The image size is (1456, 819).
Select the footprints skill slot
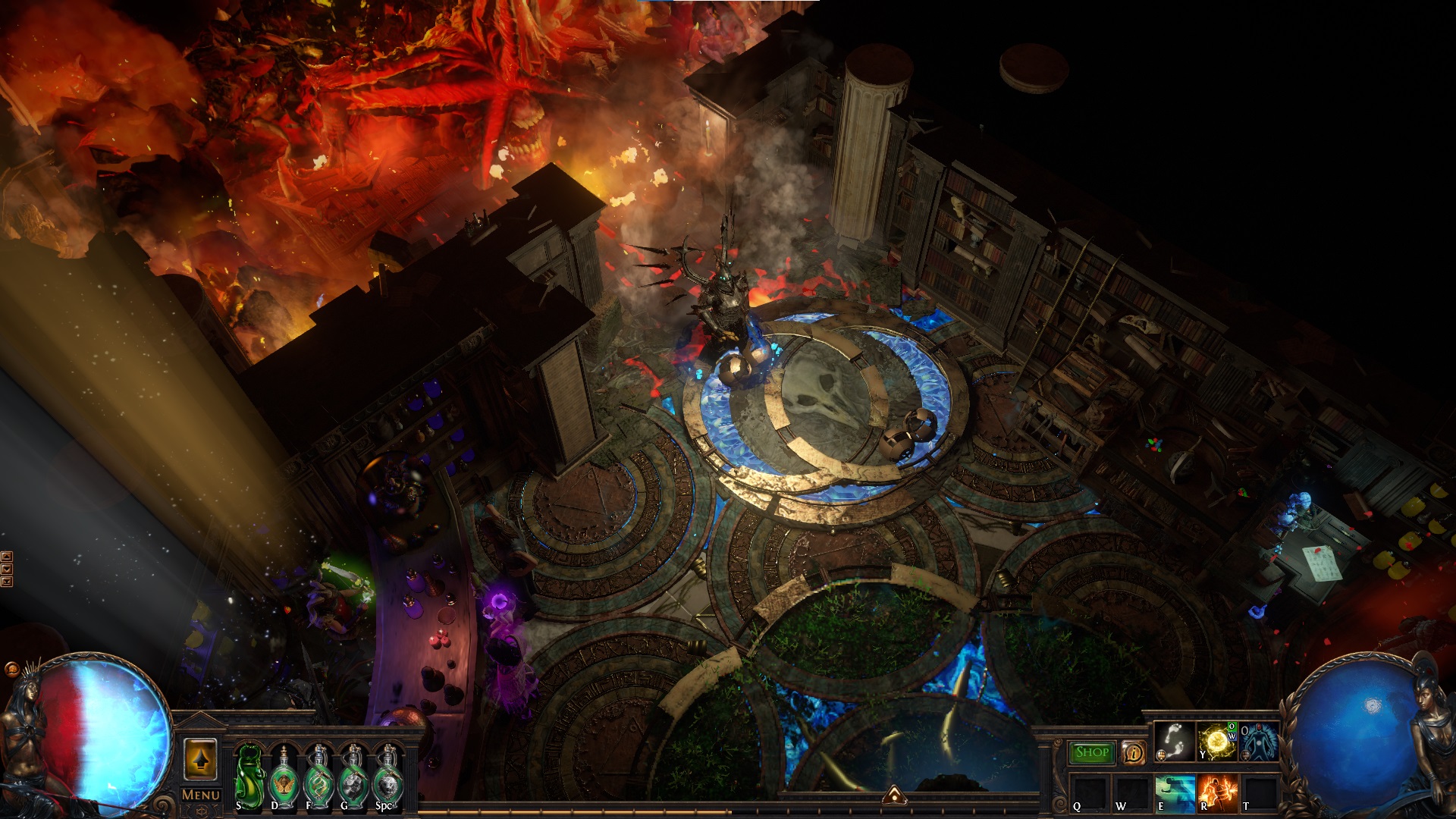pos(1173,742)
